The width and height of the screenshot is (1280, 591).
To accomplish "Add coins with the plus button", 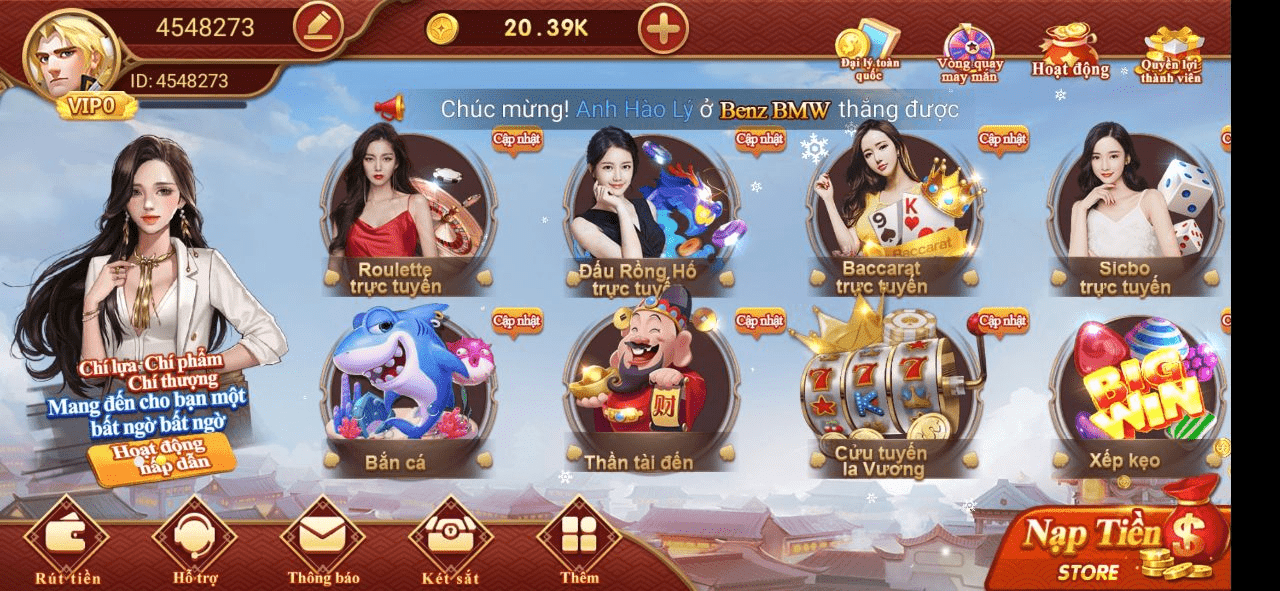I will (663, 28).
